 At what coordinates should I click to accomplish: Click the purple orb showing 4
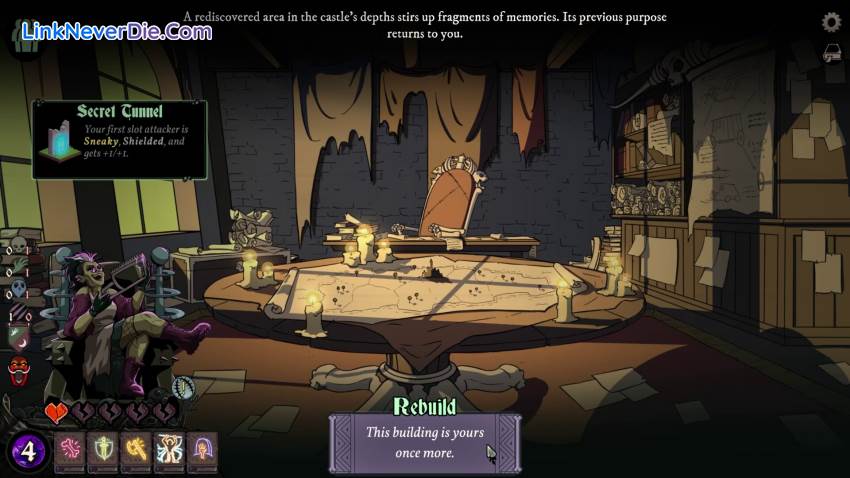[x=28, y=452]
